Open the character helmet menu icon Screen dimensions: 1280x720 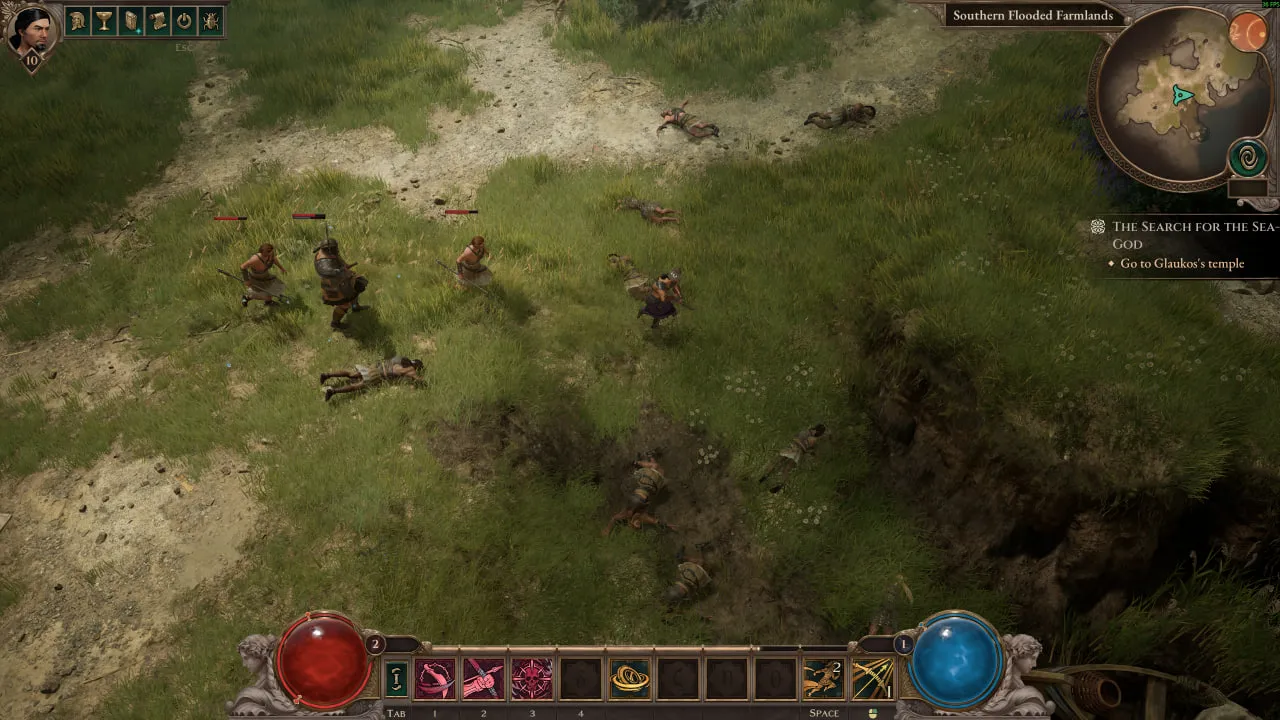pos(78,21)
